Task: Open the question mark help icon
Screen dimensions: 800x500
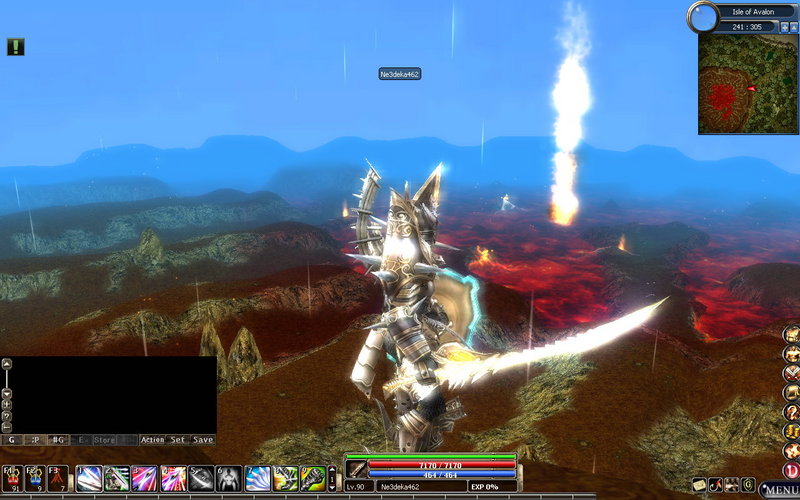Action: coord(791,412)
